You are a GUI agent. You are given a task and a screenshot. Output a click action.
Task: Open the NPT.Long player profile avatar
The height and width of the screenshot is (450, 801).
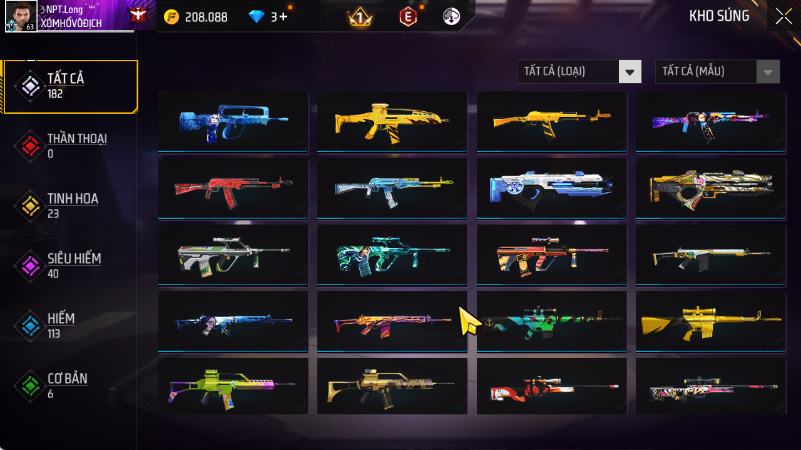[x=16, y=16]
